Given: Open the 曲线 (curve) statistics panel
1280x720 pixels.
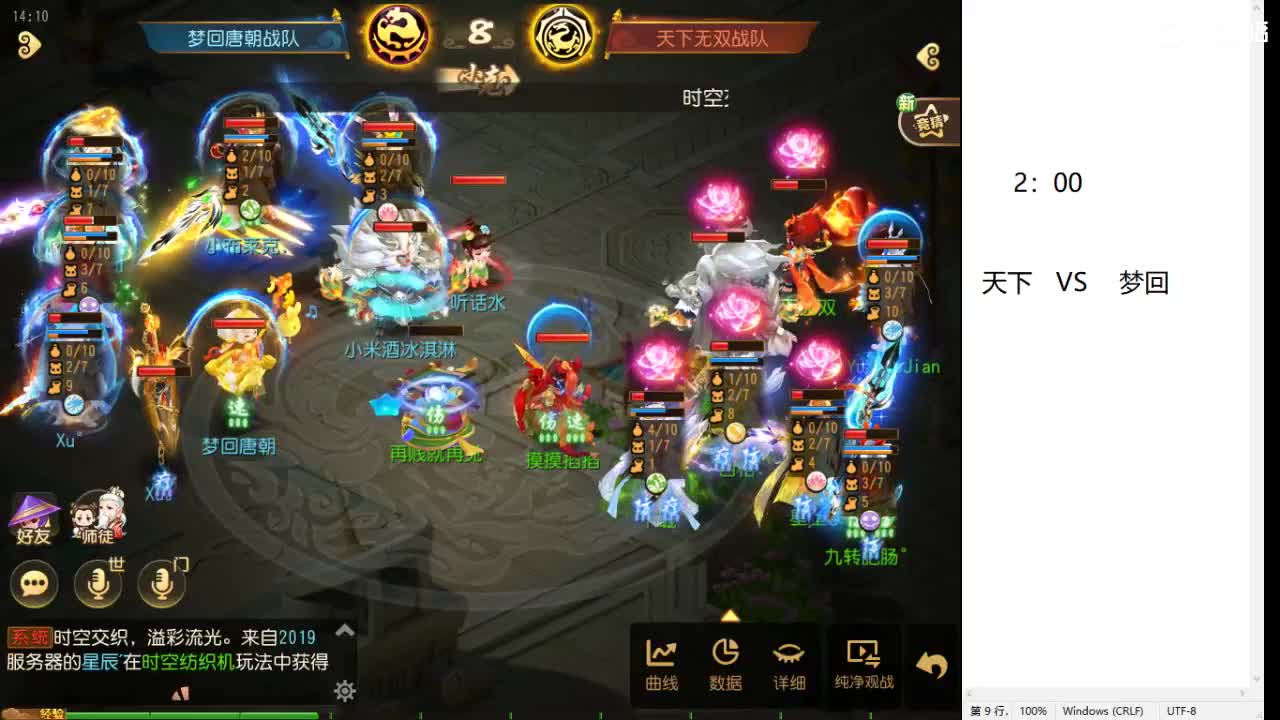Looking at the screenshot, I should (662, 660).
